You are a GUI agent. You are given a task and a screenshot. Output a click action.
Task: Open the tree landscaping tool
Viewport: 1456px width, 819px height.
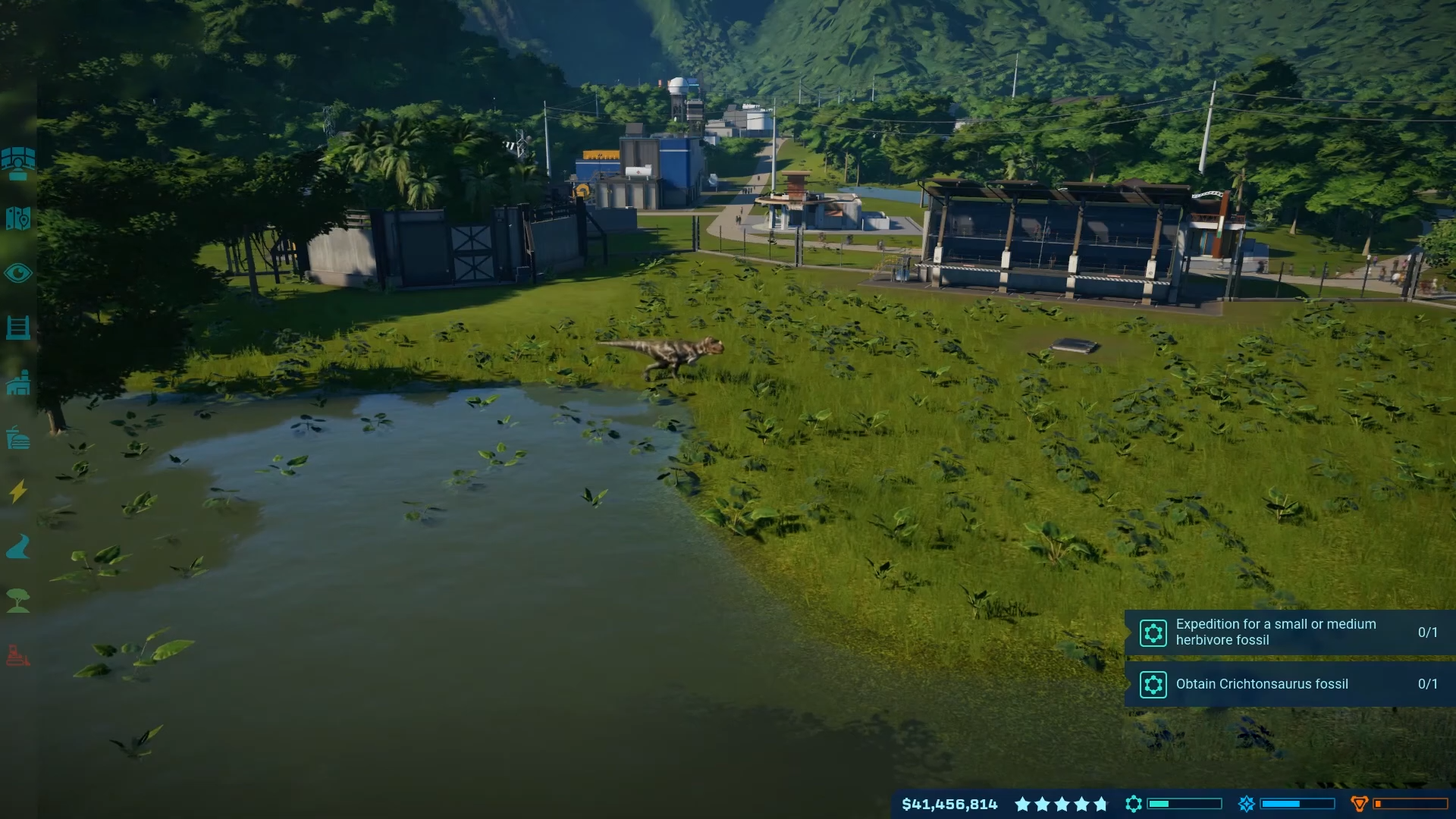pyautogui.click(x=18, y=601)
